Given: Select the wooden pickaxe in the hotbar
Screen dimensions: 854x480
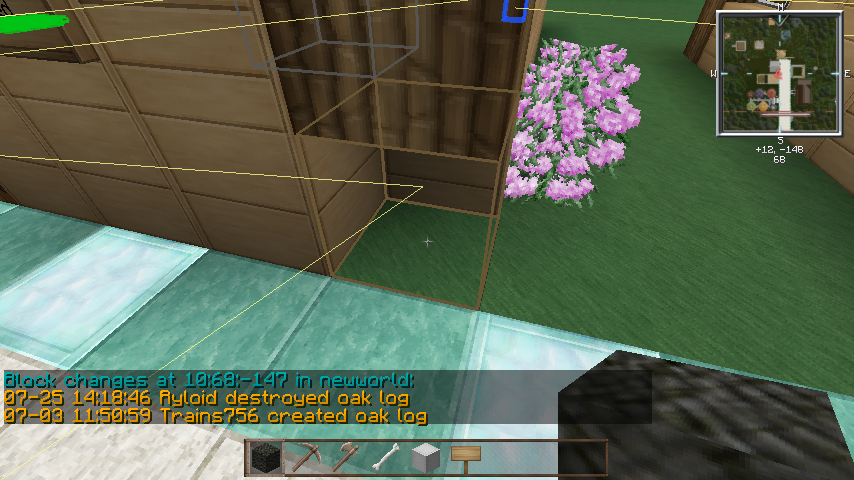Looking at the screenshot, I should (x=304, y=458).
